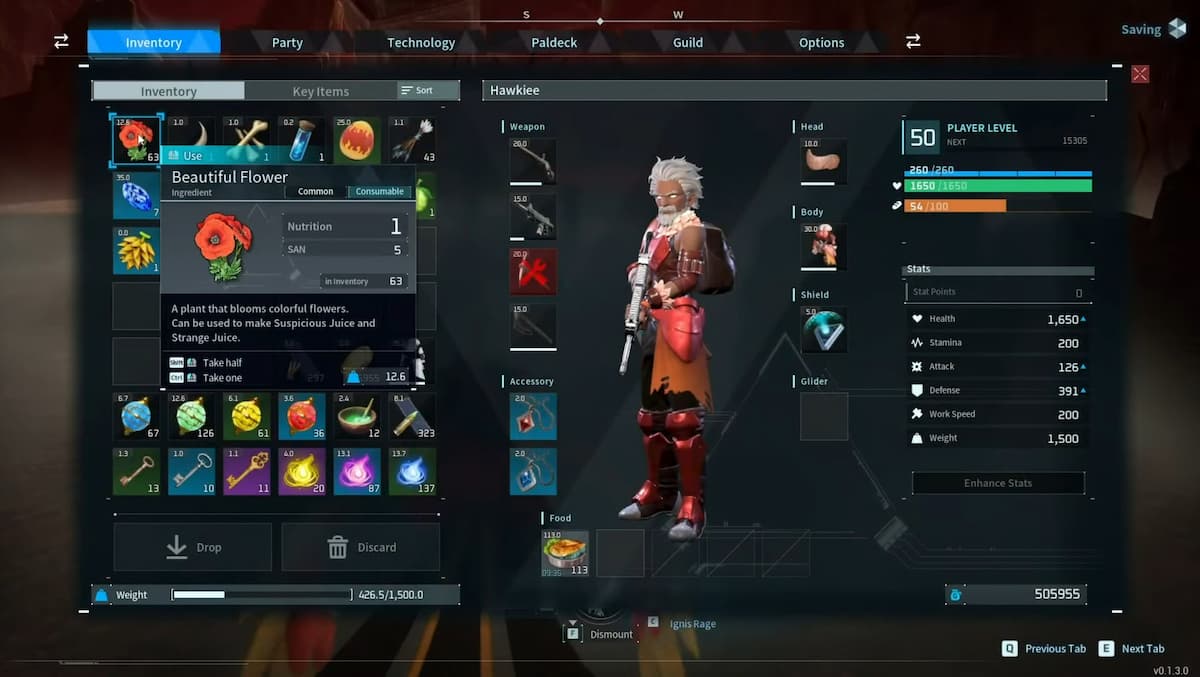
Task: Choose the Enhance Stats button
Action: click(x=998, y=483)
